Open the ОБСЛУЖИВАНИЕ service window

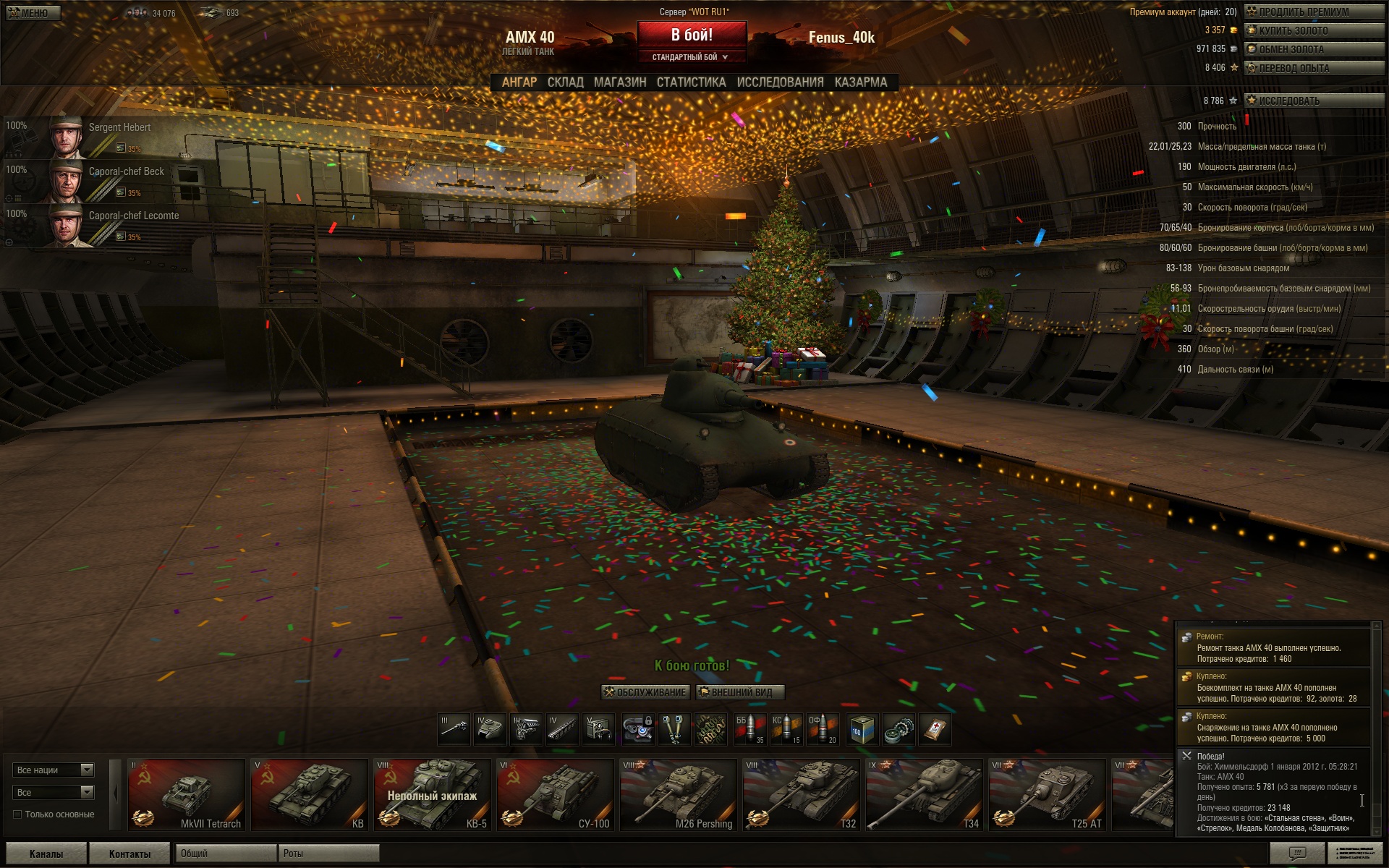pos(645,692)
